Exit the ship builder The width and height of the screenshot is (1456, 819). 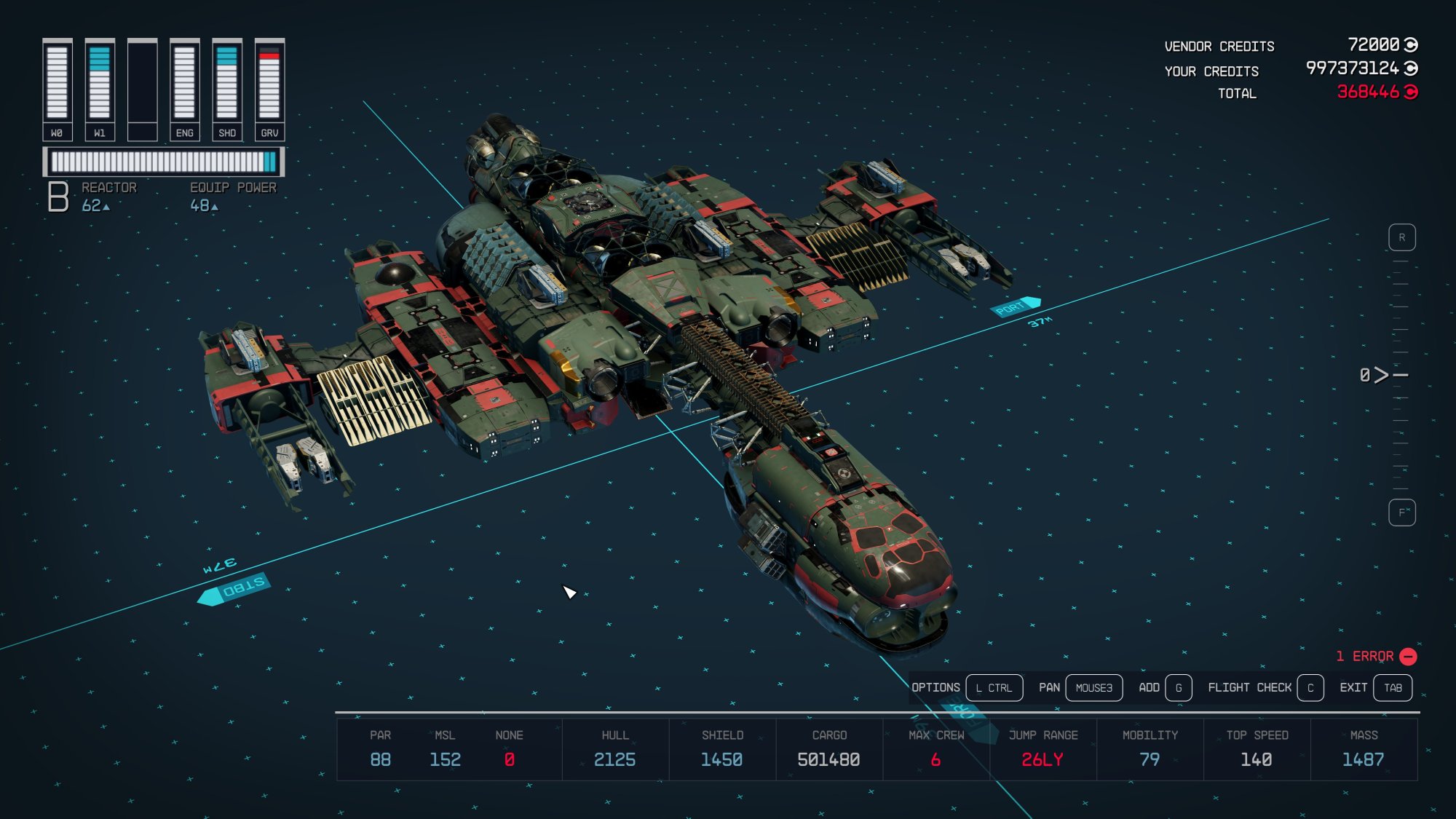[1392, 688]
